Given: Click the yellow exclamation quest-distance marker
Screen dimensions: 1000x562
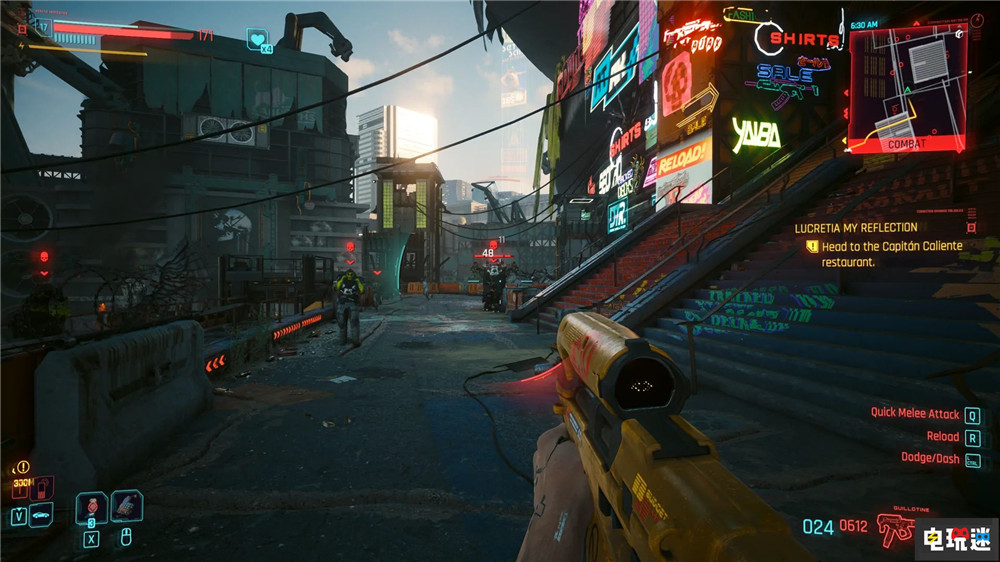Looking at the screenshot, I should [22, 467].
